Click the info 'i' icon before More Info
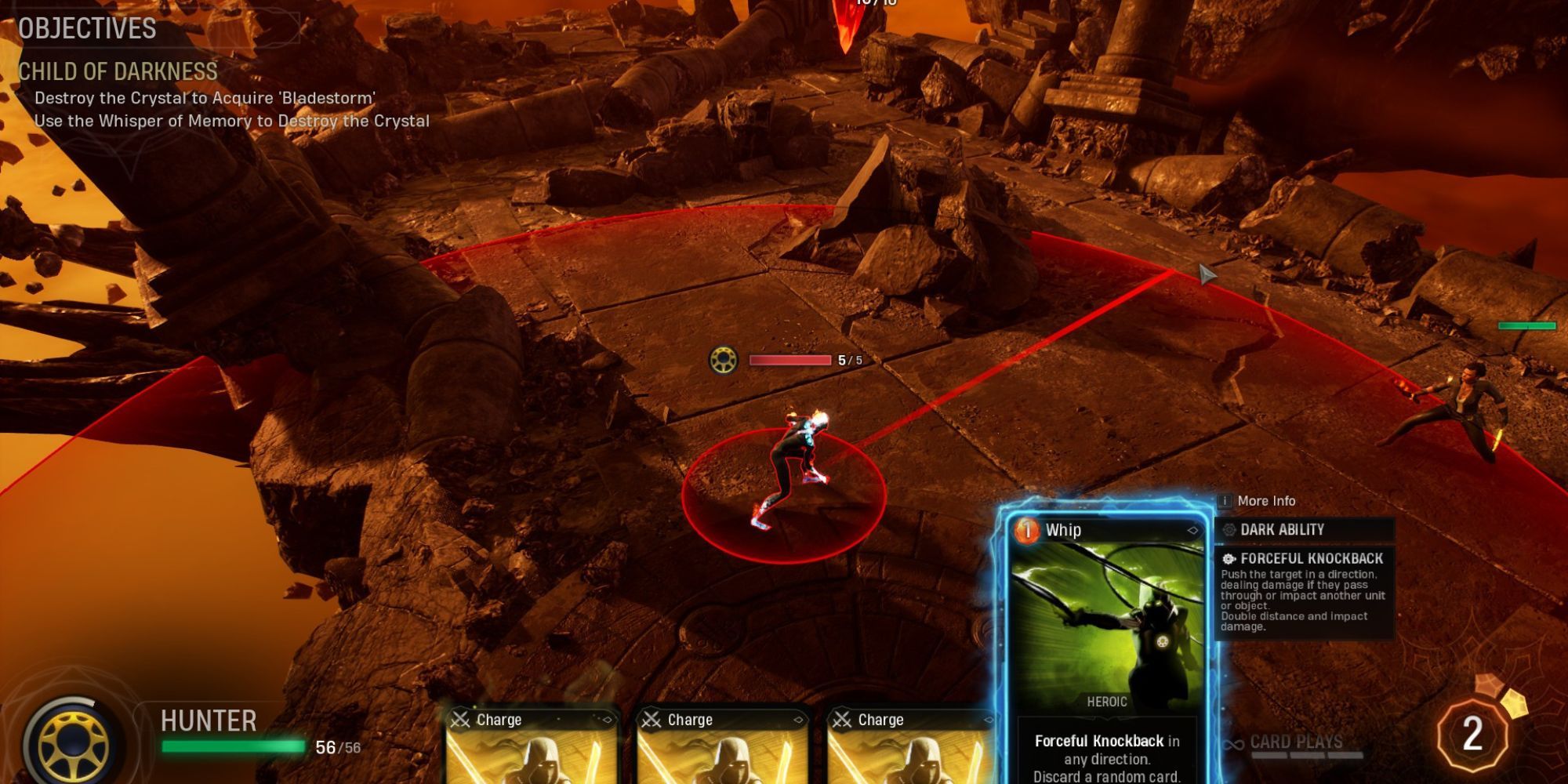Image resolution: width=1568 pixels, height=784 pixels. coord(1225,501)
